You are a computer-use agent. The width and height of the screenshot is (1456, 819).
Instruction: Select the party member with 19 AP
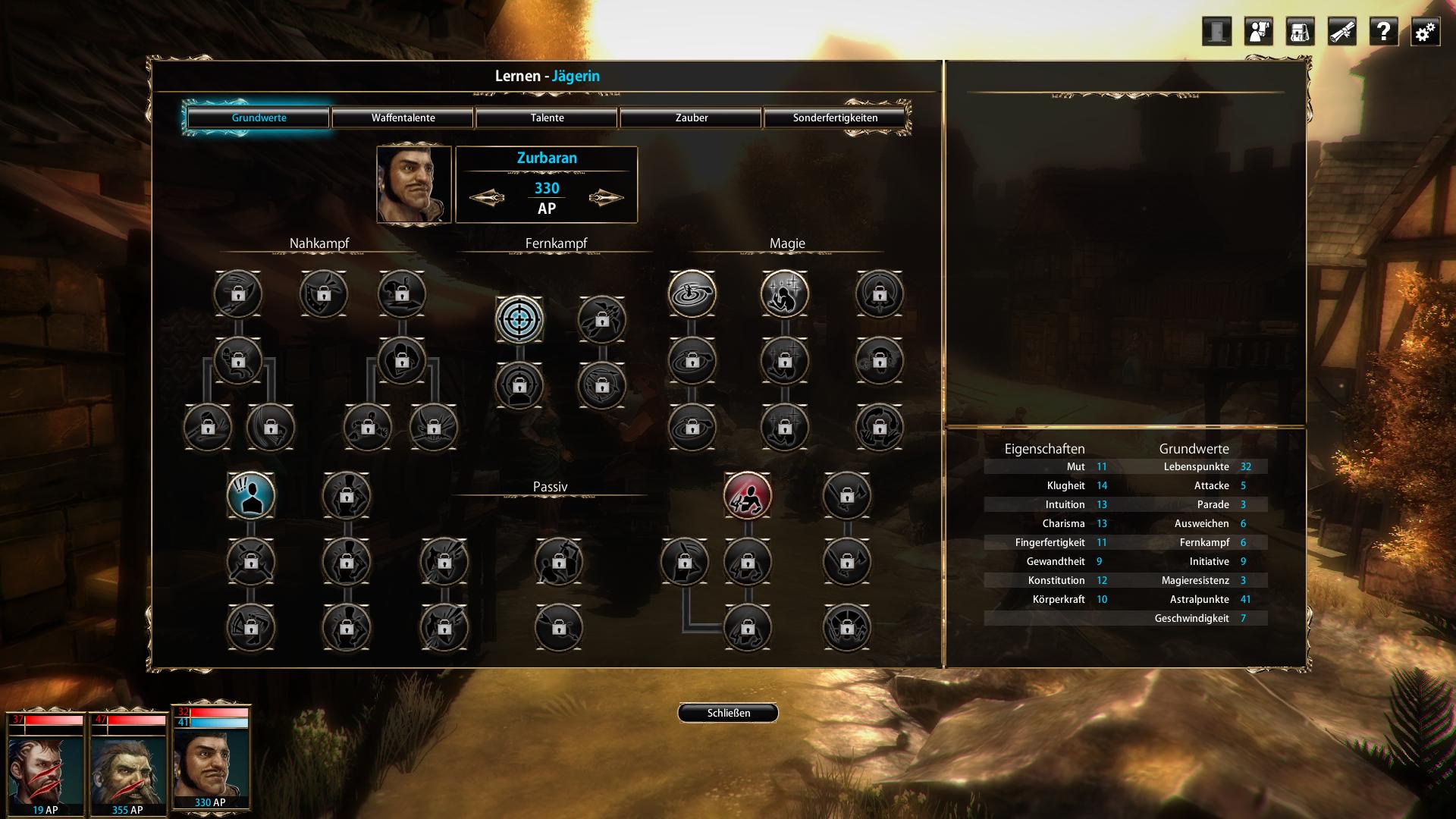pyautogui.click(x=45, y=766)
